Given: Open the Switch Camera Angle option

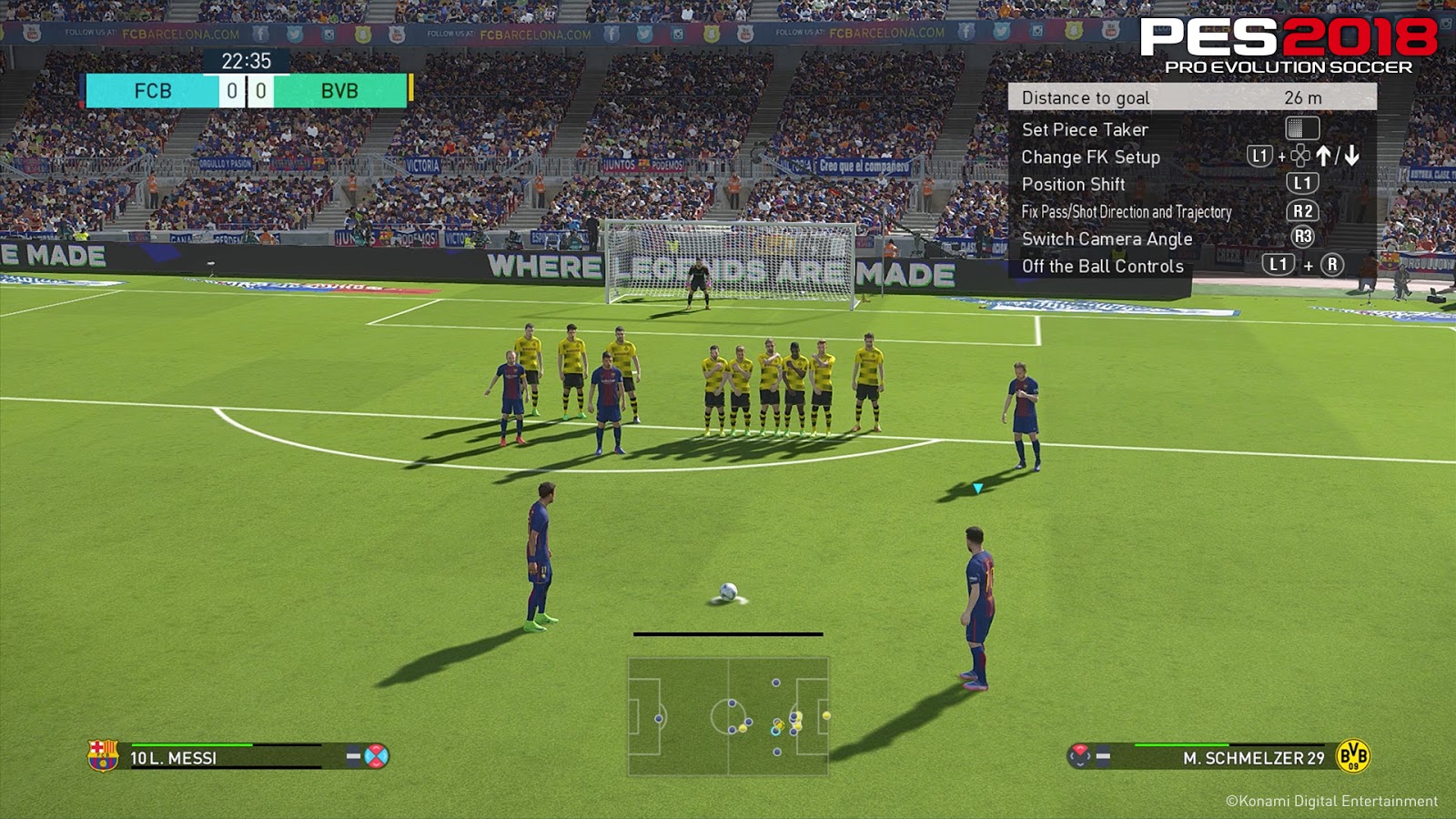Looking at the screenshot, I should [1107, 238].
